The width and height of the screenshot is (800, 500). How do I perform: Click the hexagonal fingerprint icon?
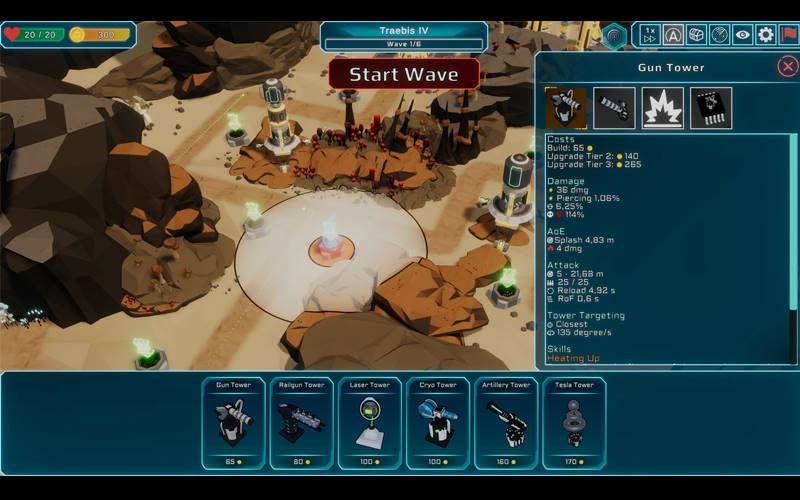click(614, 36)
